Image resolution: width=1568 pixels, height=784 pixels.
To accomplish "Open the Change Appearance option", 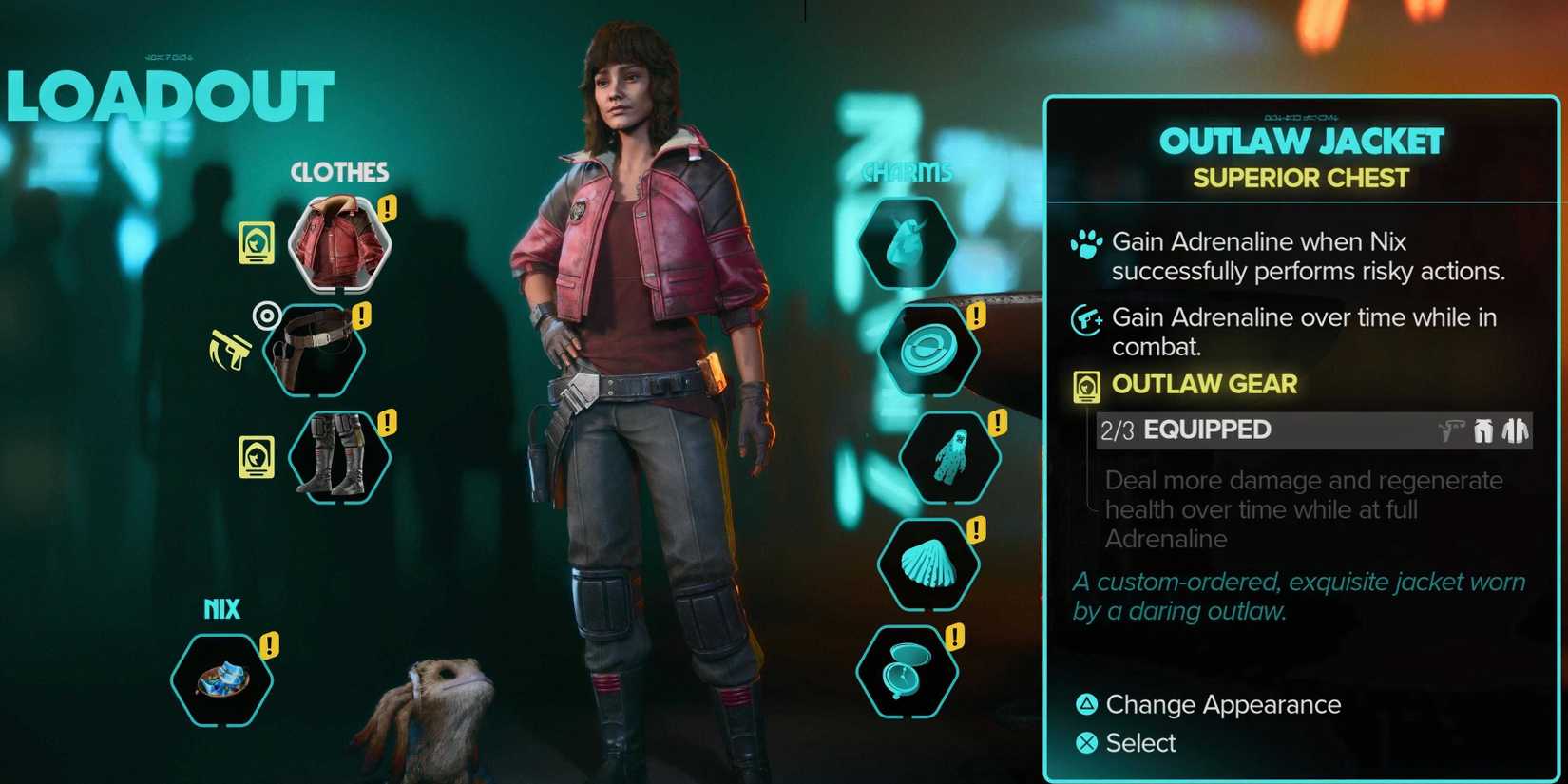I will (x=1220, y=705).
